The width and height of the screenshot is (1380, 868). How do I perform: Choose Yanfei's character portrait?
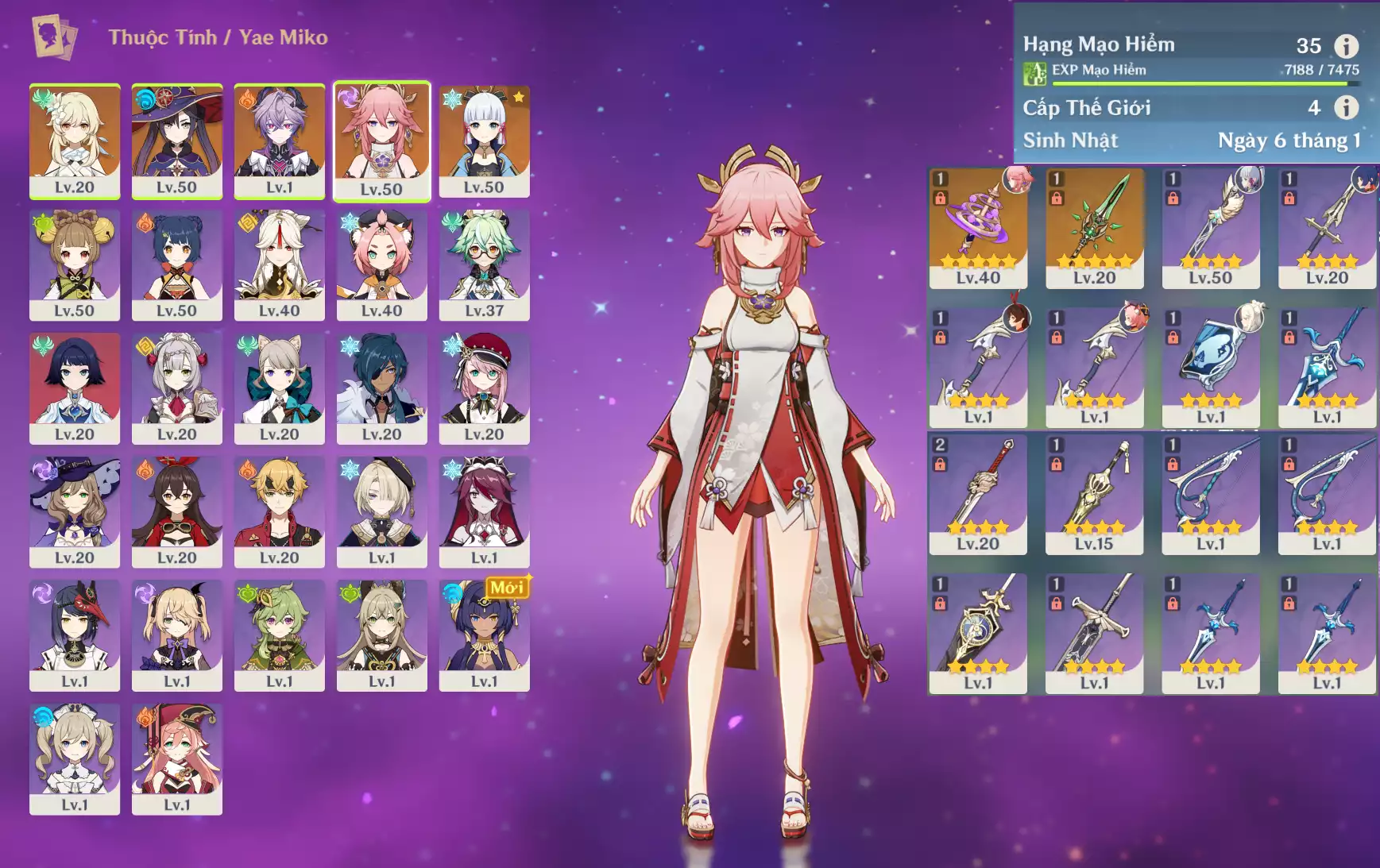176,758
